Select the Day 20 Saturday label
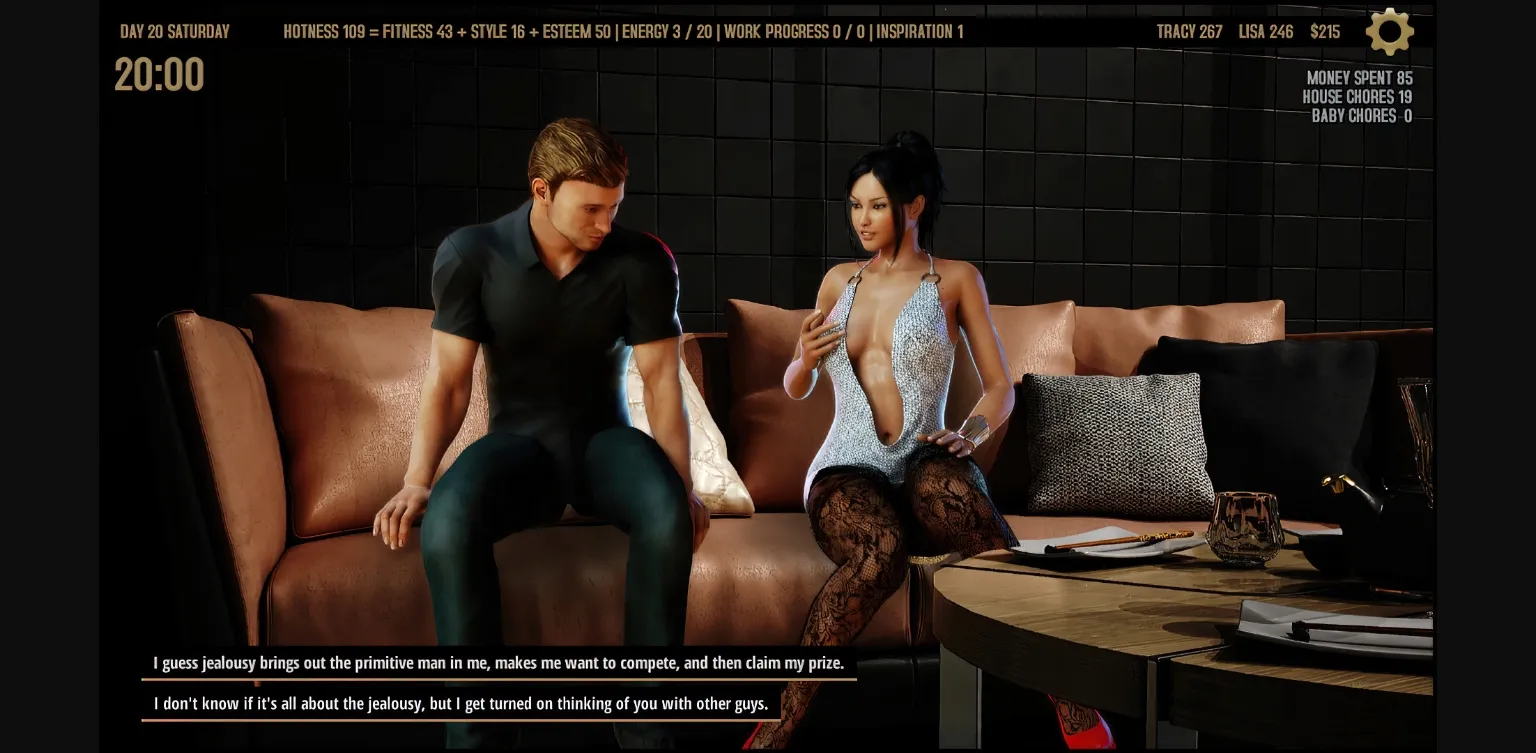This screenshot has width=1536, height=753. pyautogui.click(x=174, y=31)
